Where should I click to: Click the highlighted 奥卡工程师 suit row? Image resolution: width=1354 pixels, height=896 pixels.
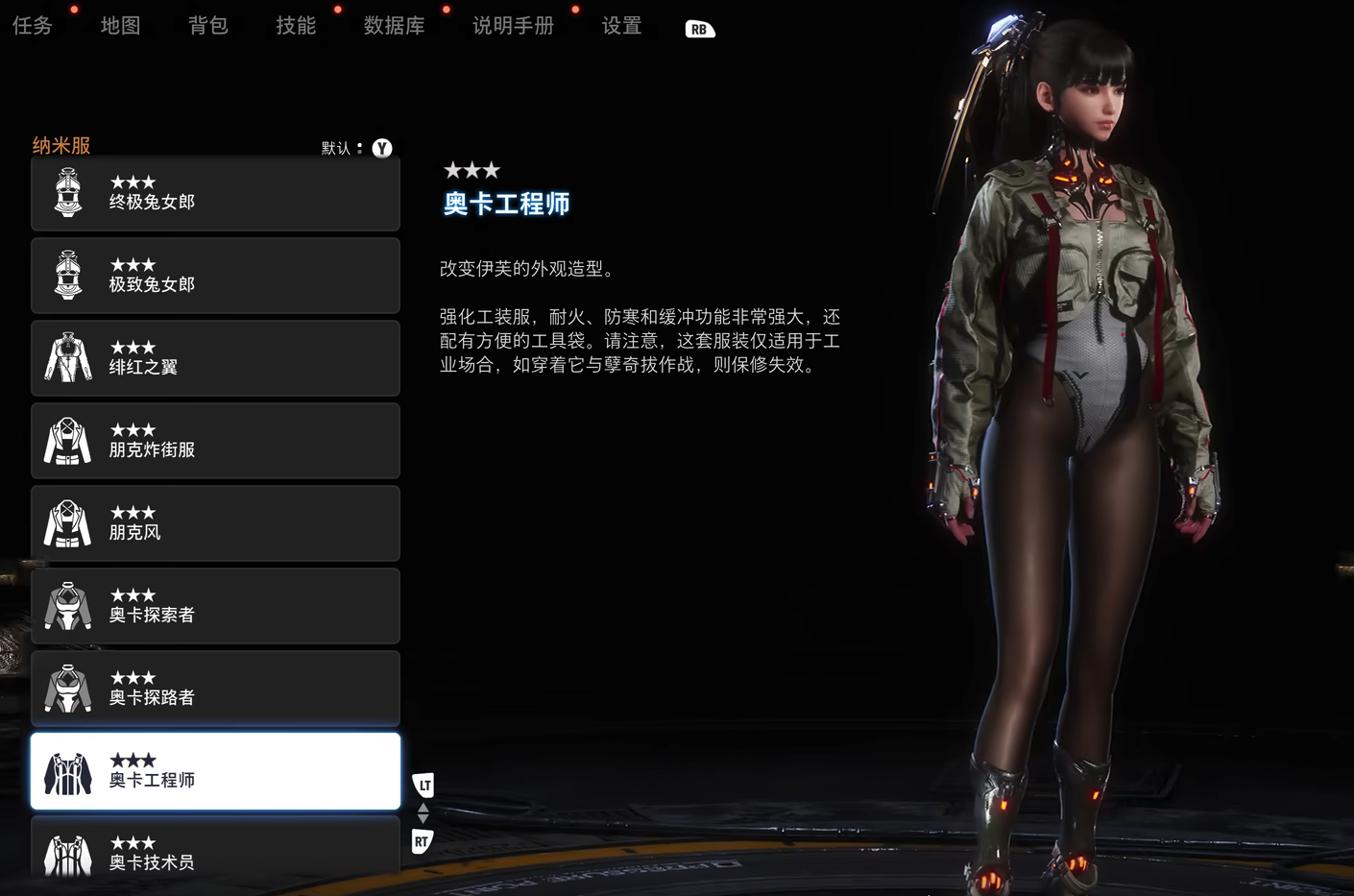coord(215,772)
